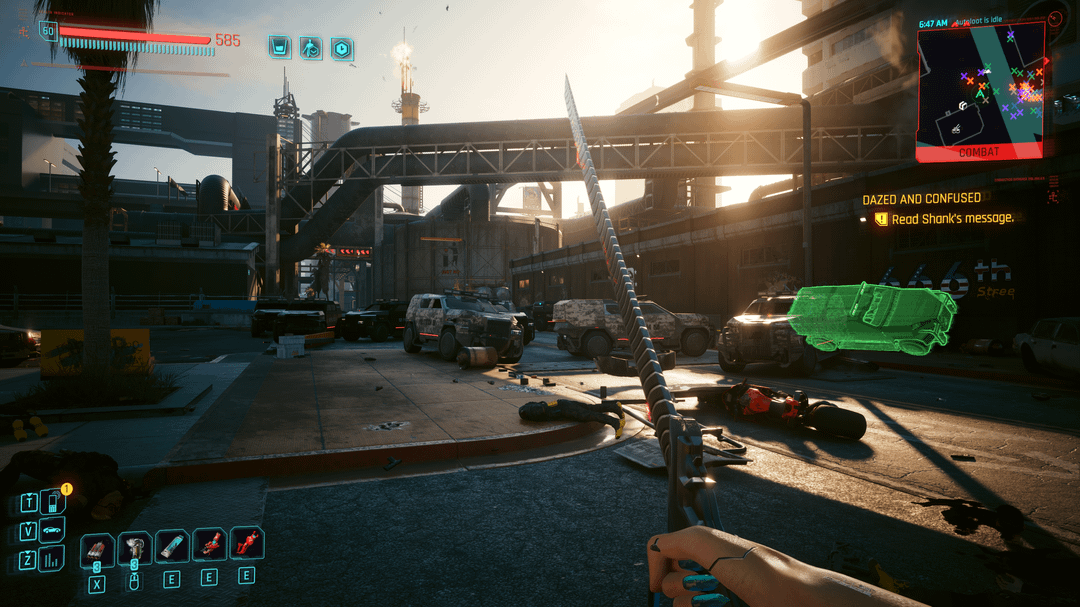Image resolution: width=1080 pixels, height=607 pixels.
Task: Open the bar-chart radio icon
Action: pos(52,558)
